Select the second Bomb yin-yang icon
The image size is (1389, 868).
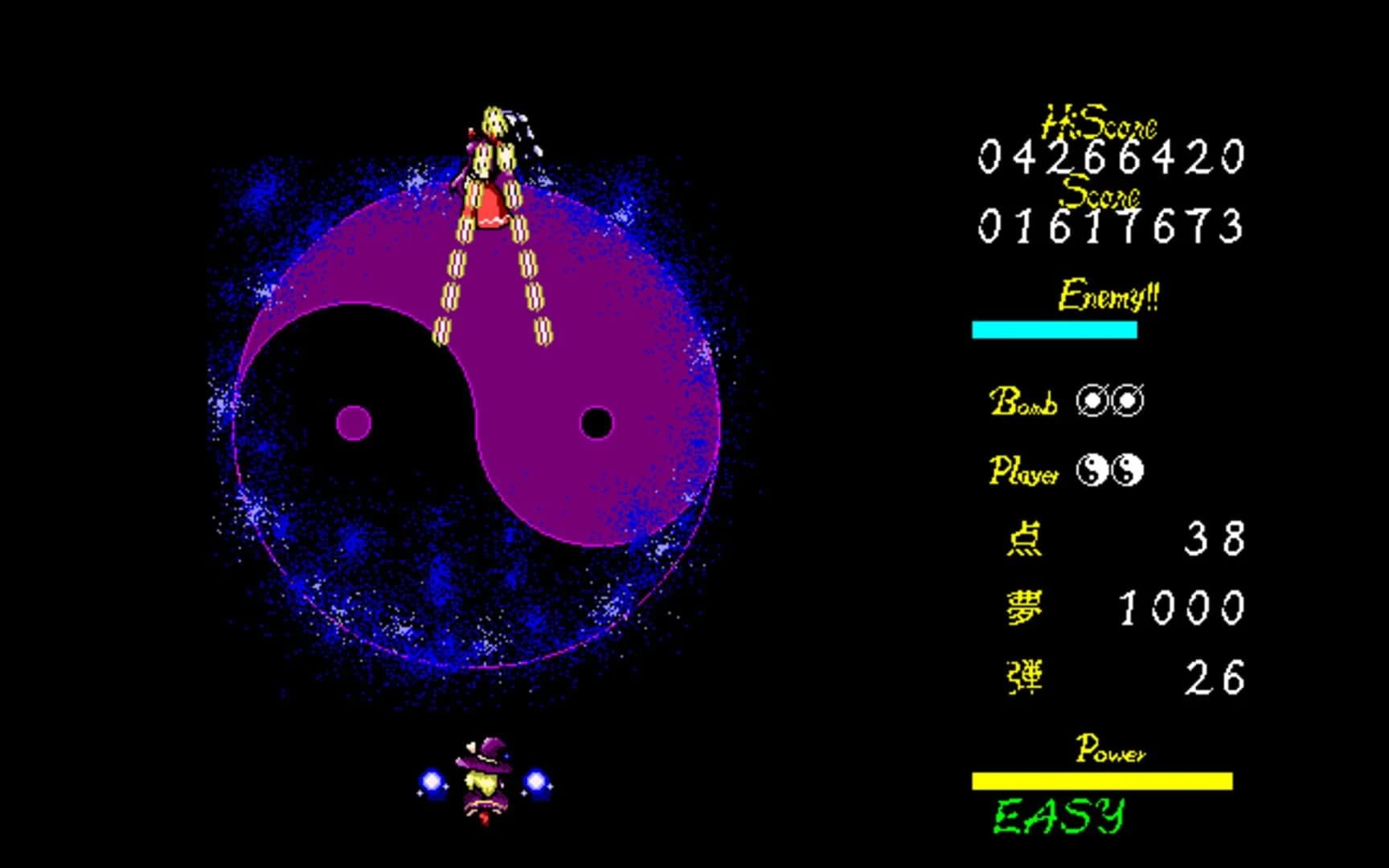1129,400
